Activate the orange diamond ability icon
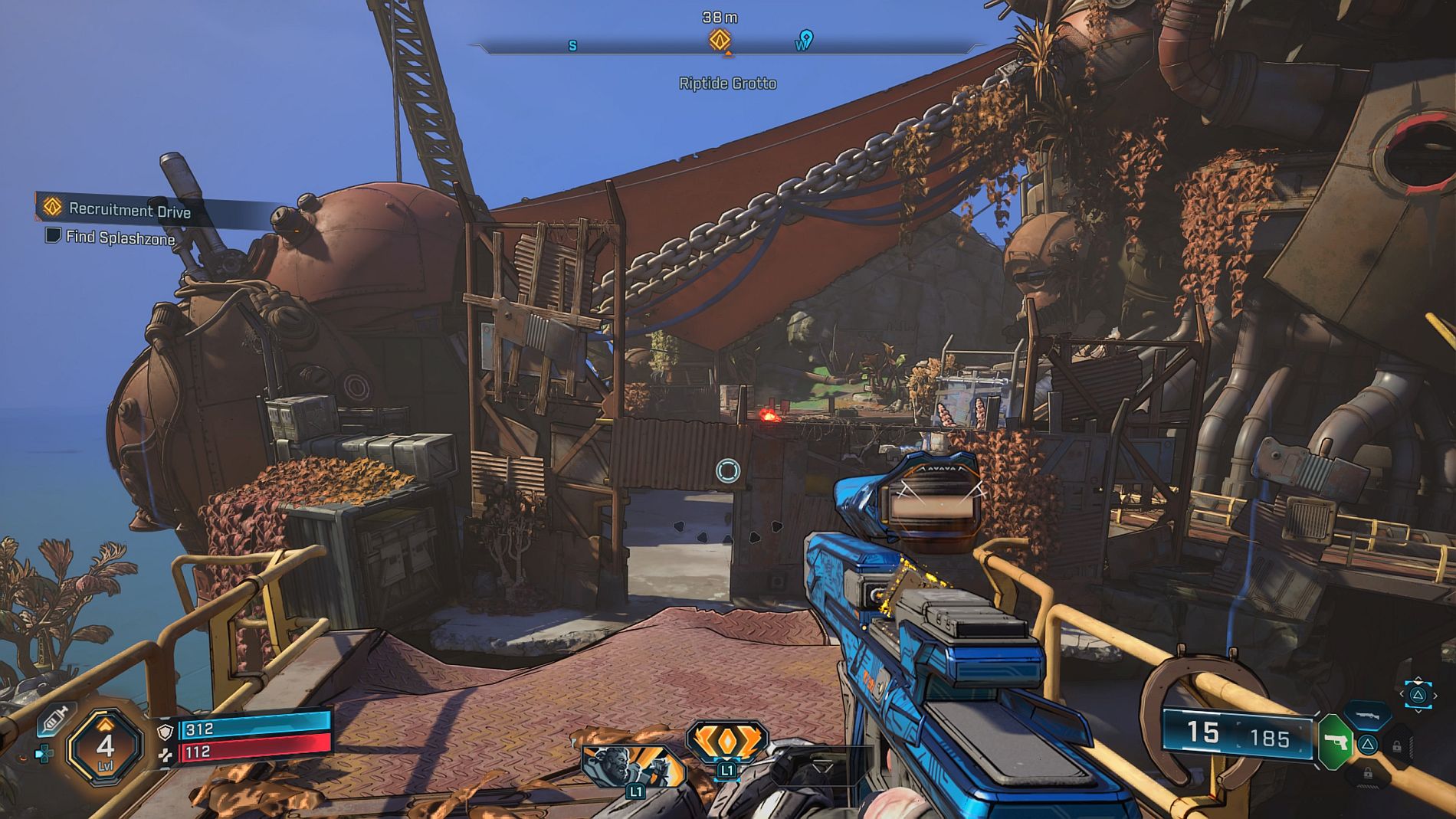The height and width of the screenshot is (819, 1456). [x=726, y=742]
